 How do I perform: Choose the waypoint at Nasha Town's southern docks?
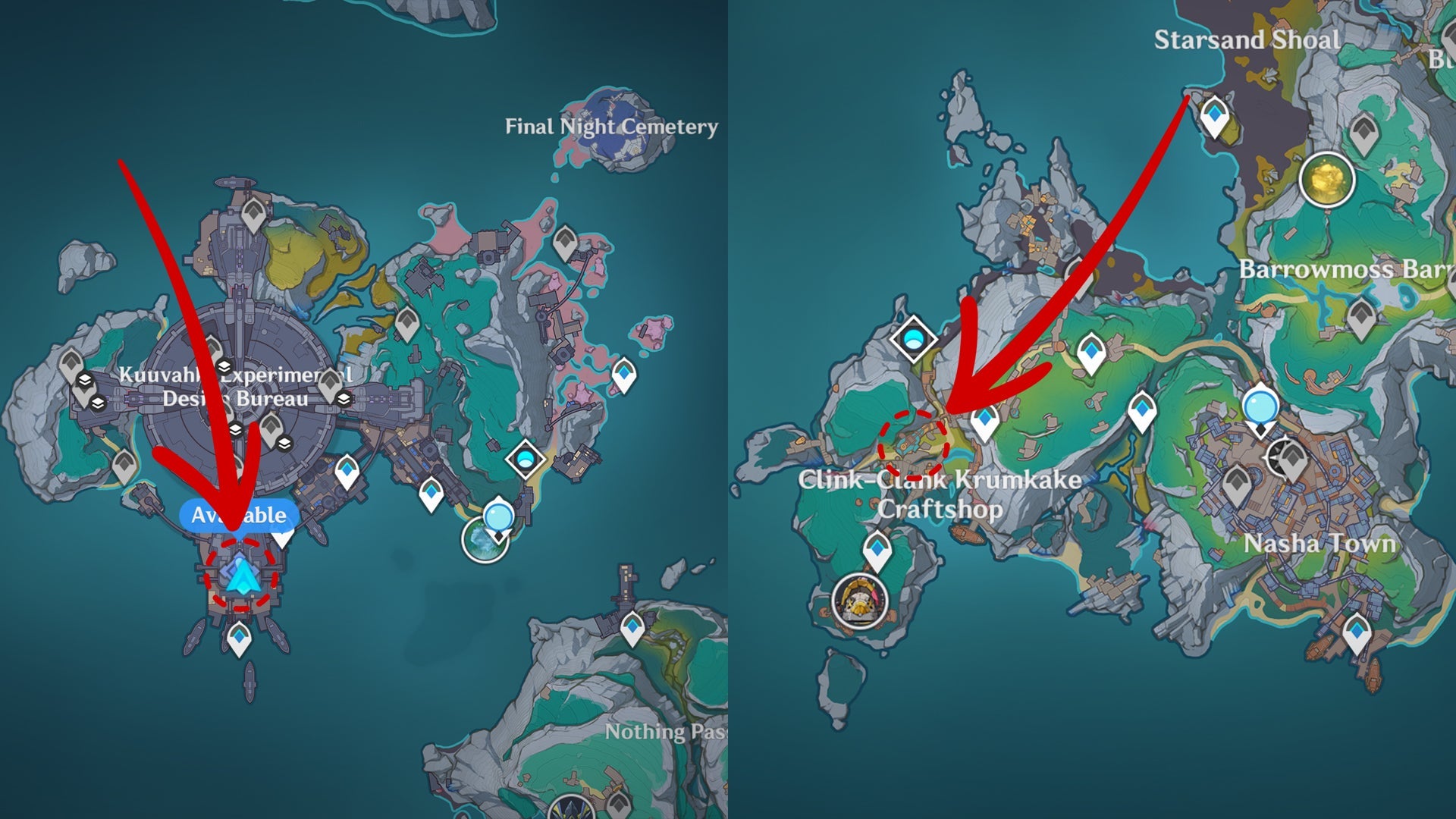coord(1357,631)
